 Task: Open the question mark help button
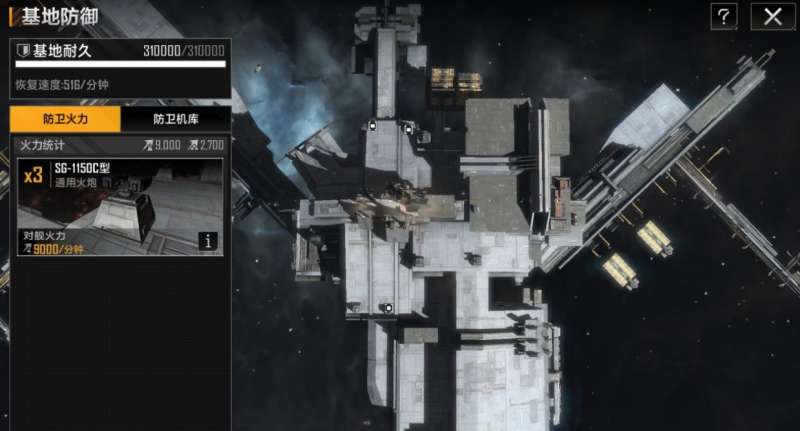coord(724,16)
